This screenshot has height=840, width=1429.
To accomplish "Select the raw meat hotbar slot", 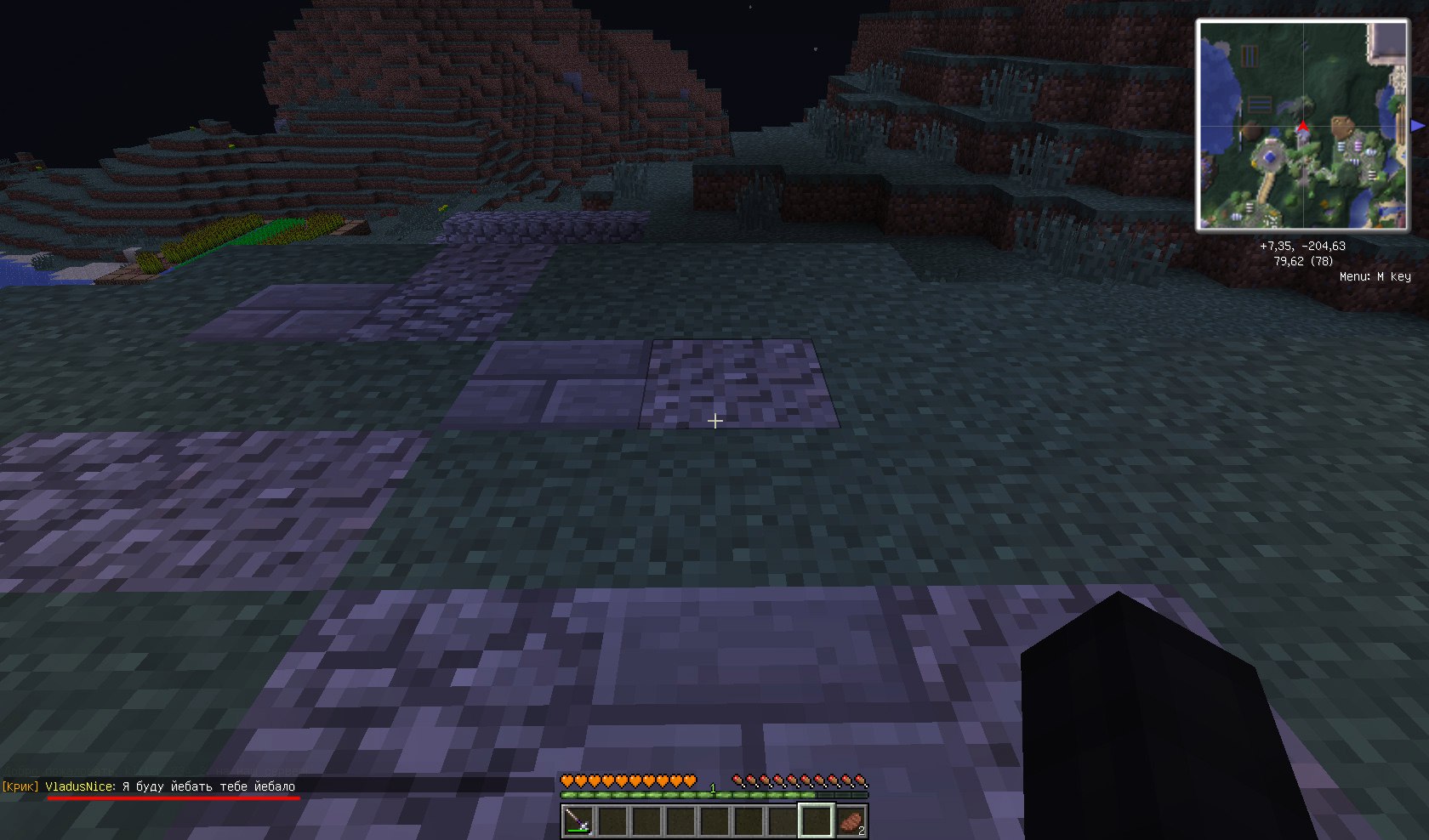I will [x=851, y=820].
